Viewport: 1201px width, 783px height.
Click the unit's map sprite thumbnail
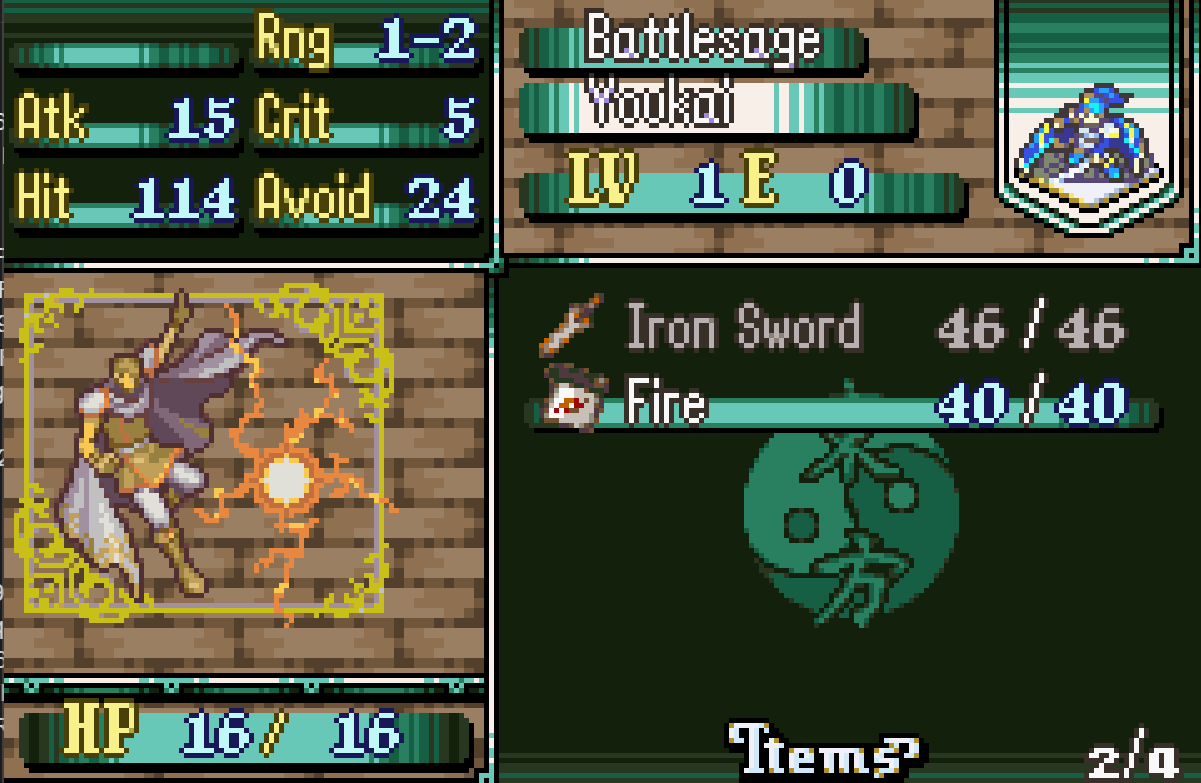(x=1095, y=142)
